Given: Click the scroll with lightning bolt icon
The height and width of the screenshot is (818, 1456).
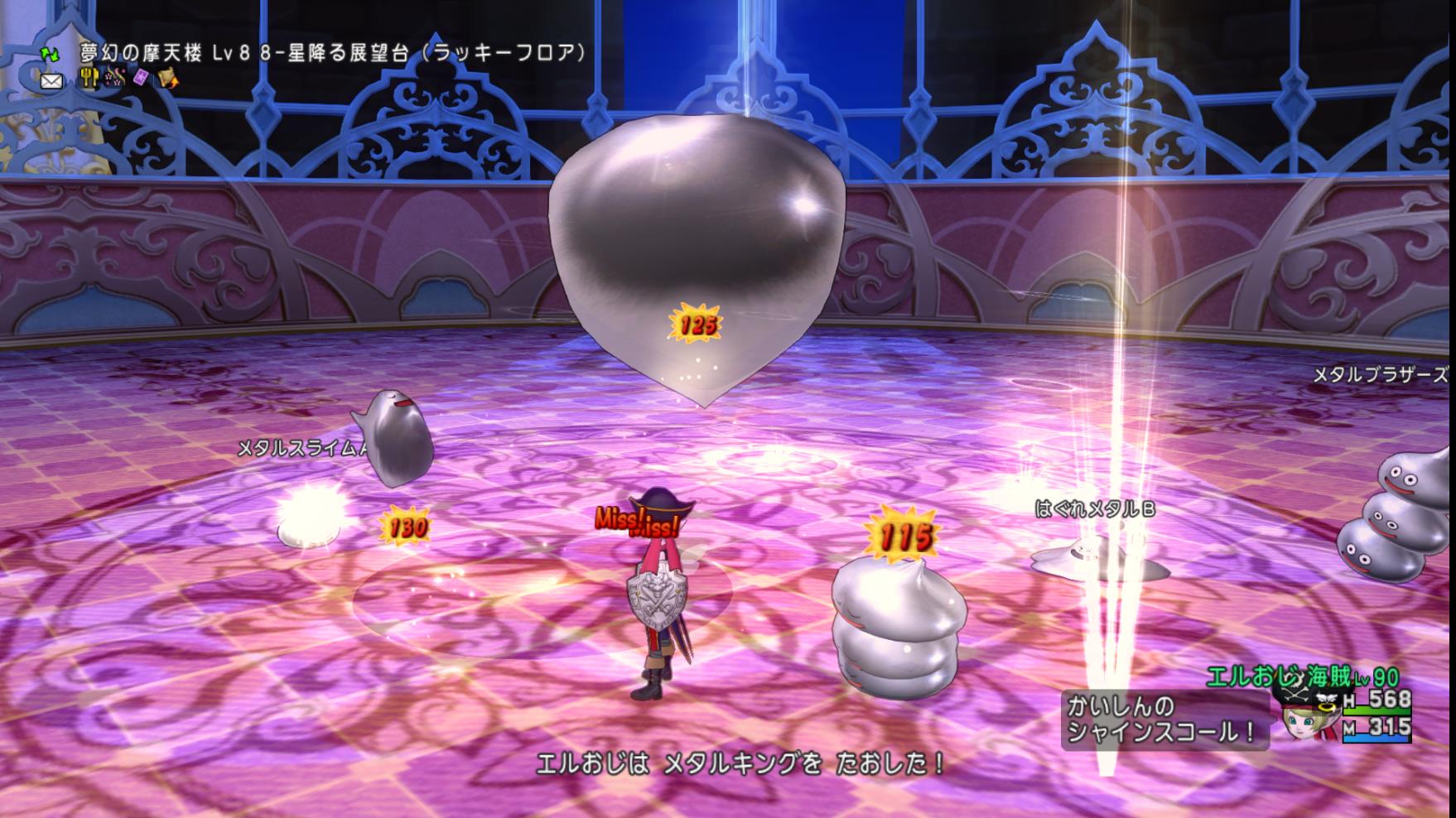Looking at the screenshot, I should click(x=168, y=79).
